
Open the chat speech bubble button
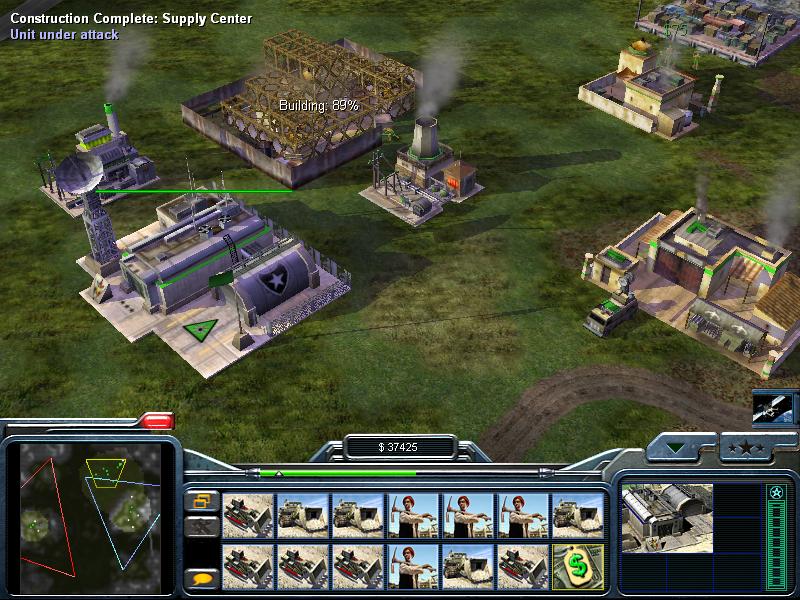click(x=202, y=577)
